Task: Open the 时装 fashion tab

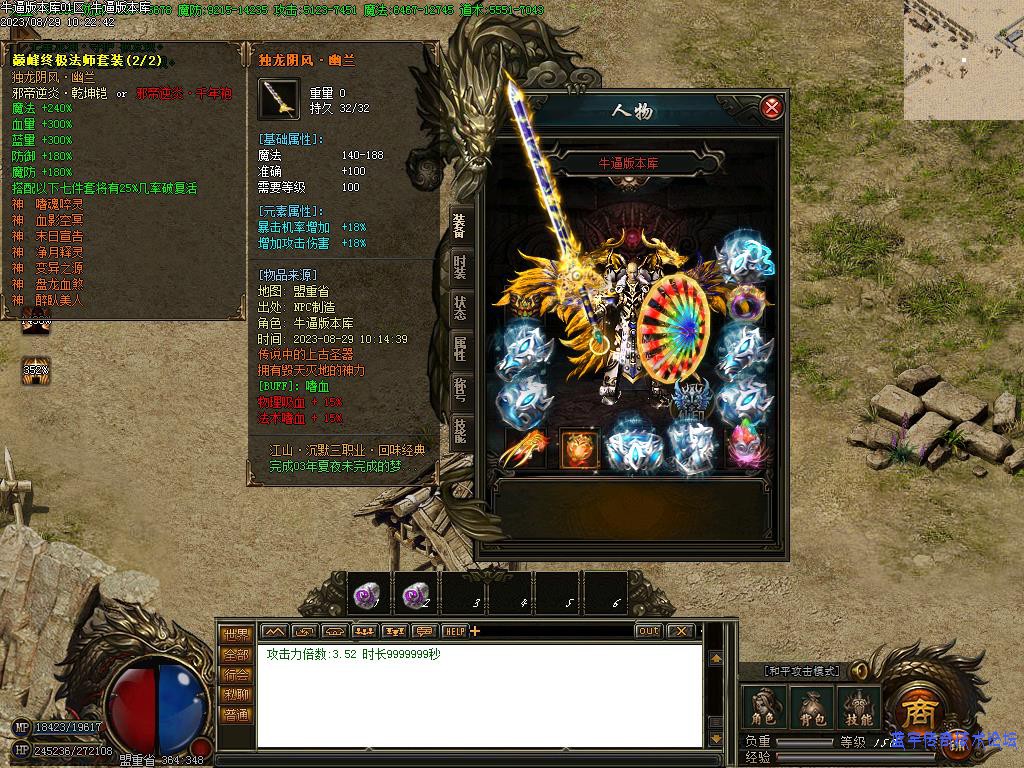Action: (x=459, y=267)
